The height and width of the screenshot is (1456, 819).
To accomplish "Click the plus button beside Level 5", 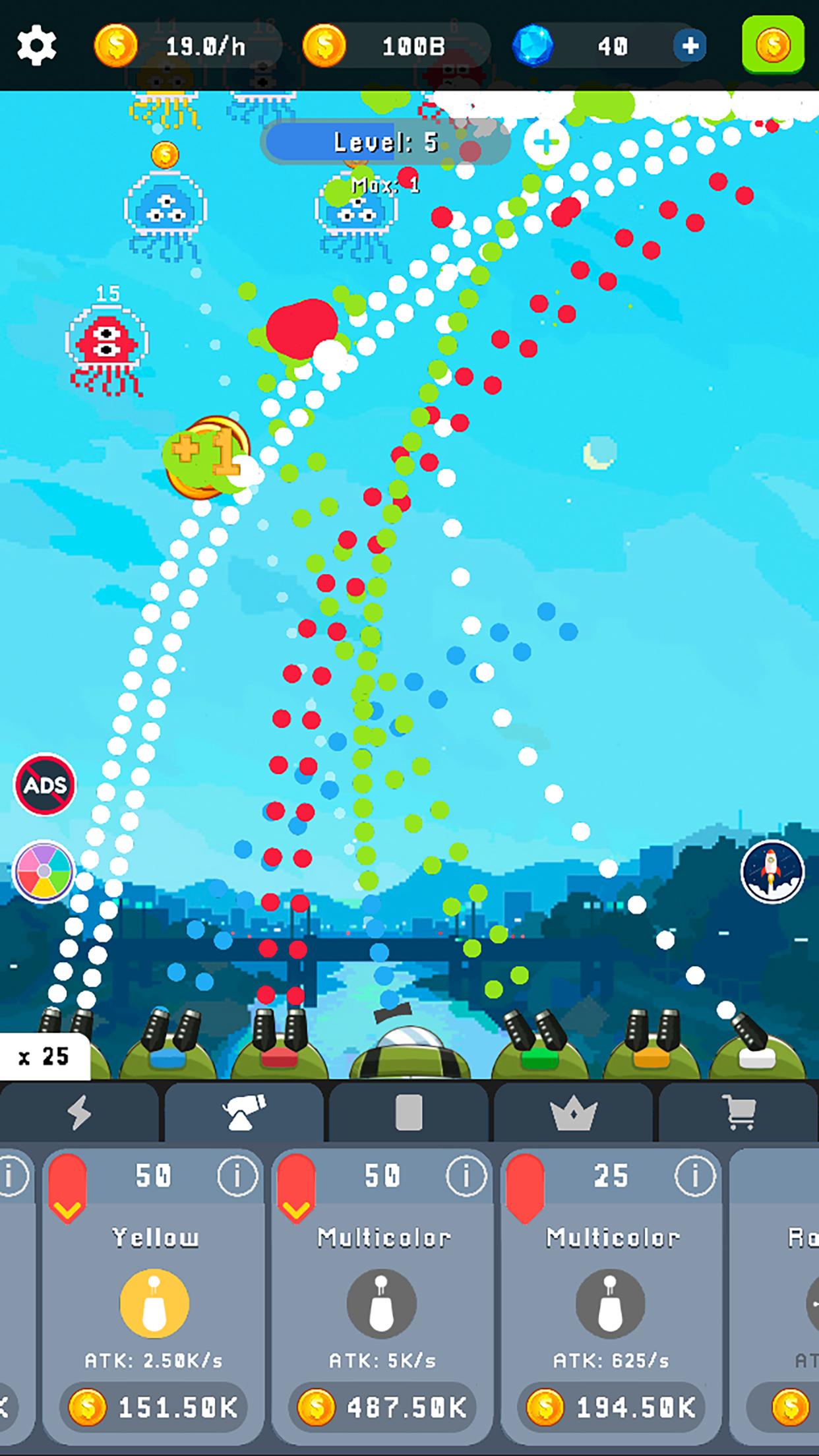I will coord(547,142).
